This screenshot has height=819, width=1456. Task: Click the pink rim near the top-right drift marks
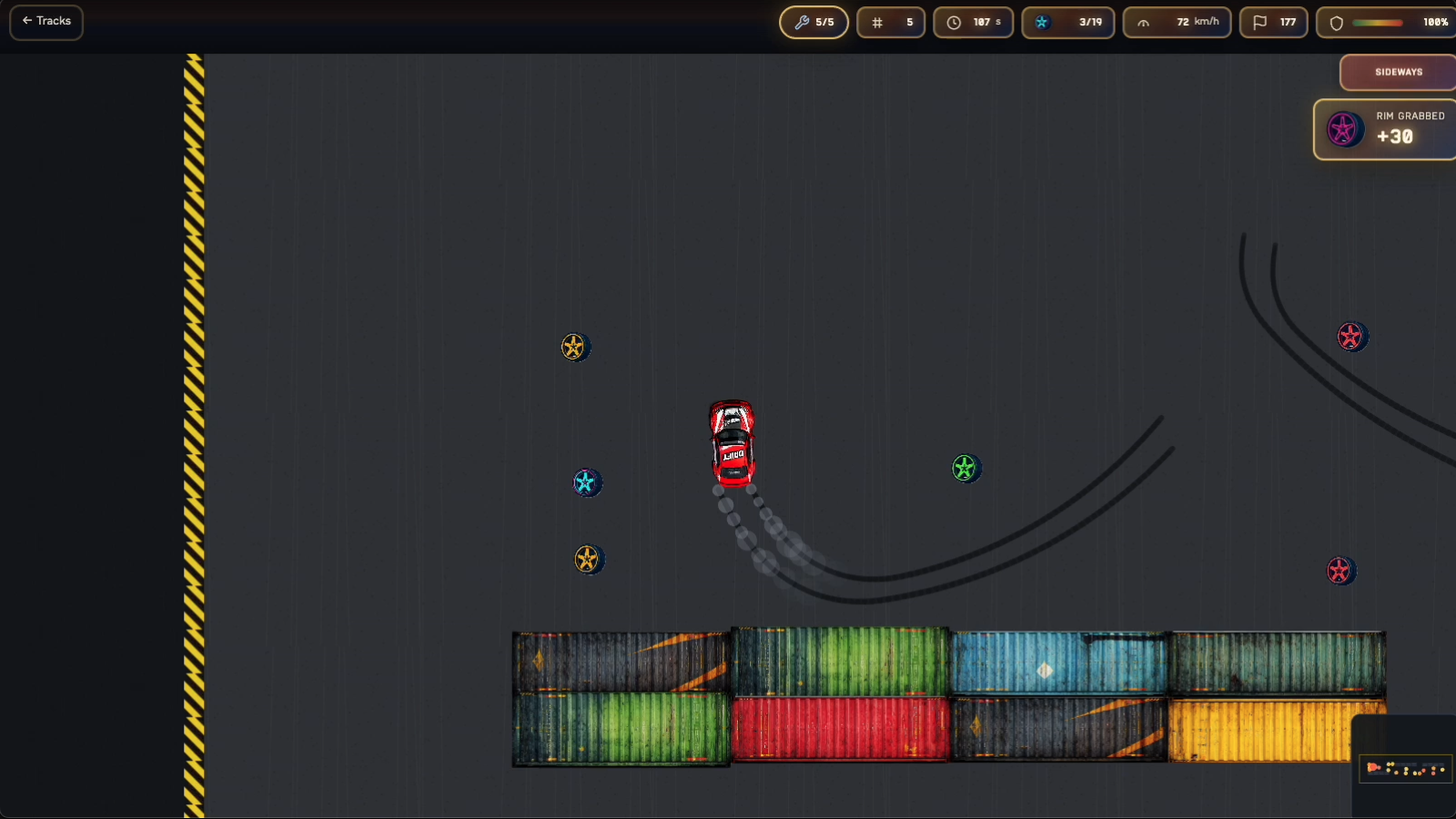[x=1351, y=336]
